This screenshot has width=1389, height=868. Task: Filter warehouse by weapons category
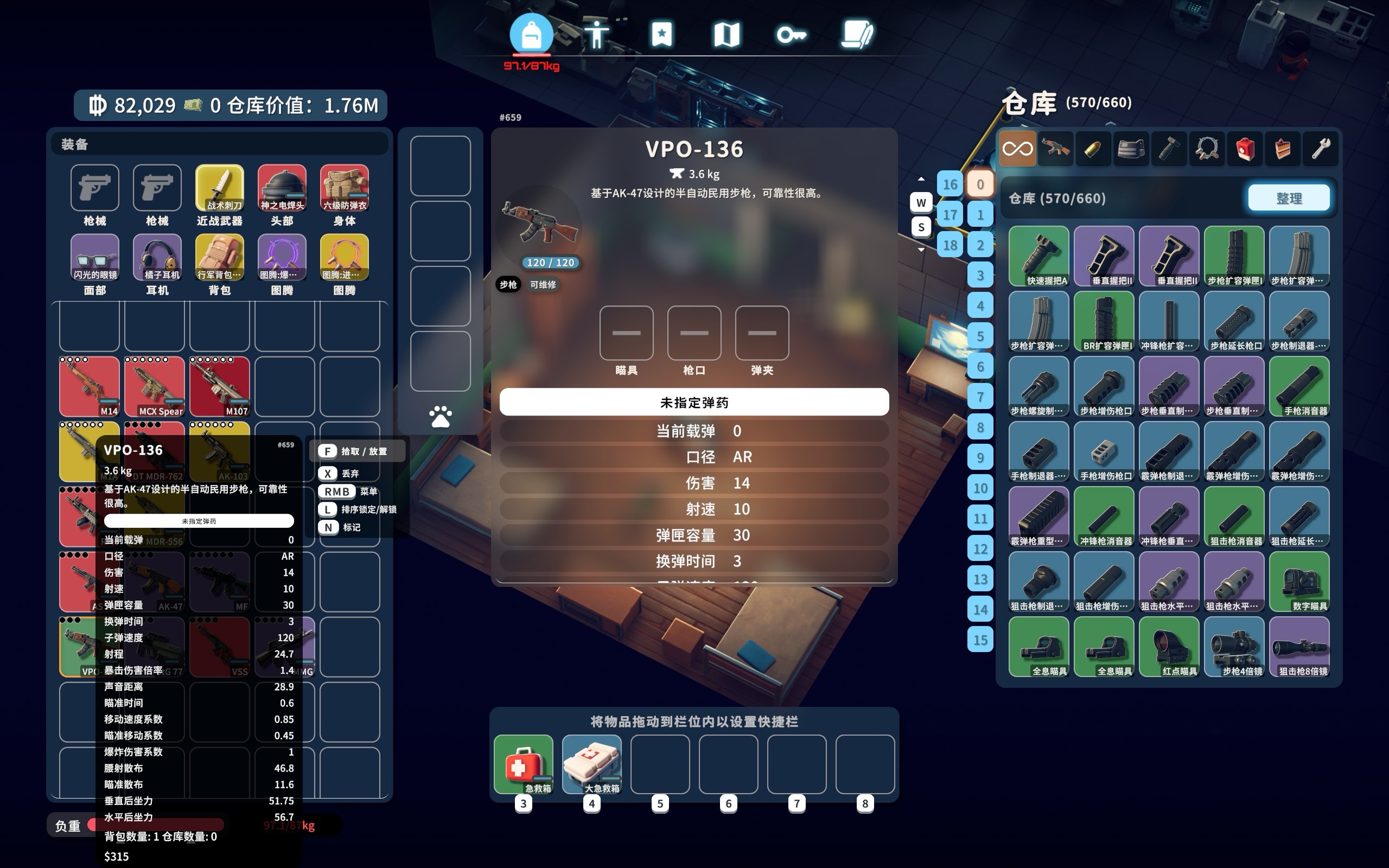(1055, 149)
